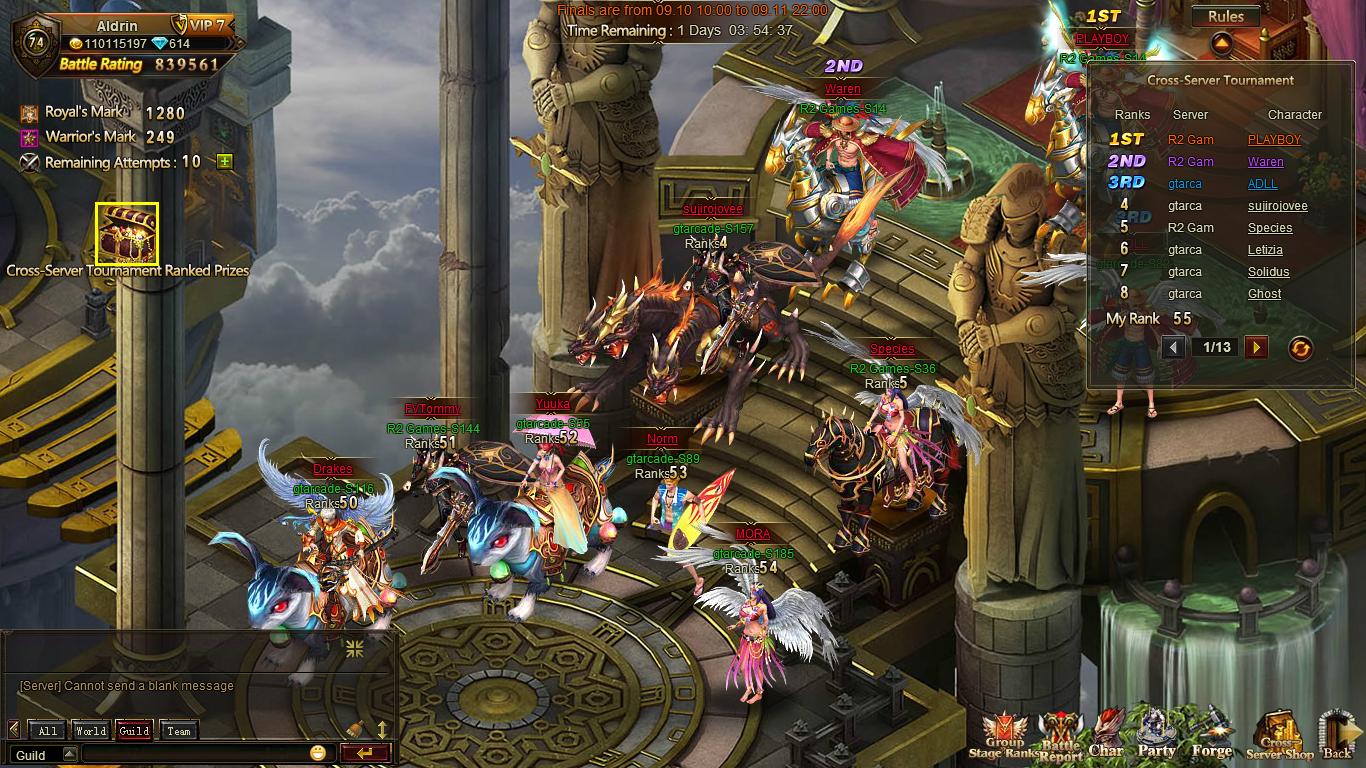The height and width of the screenshot is (768, 1366).
Task: Switch chat to the World tab
Action: tap(90, 731)
